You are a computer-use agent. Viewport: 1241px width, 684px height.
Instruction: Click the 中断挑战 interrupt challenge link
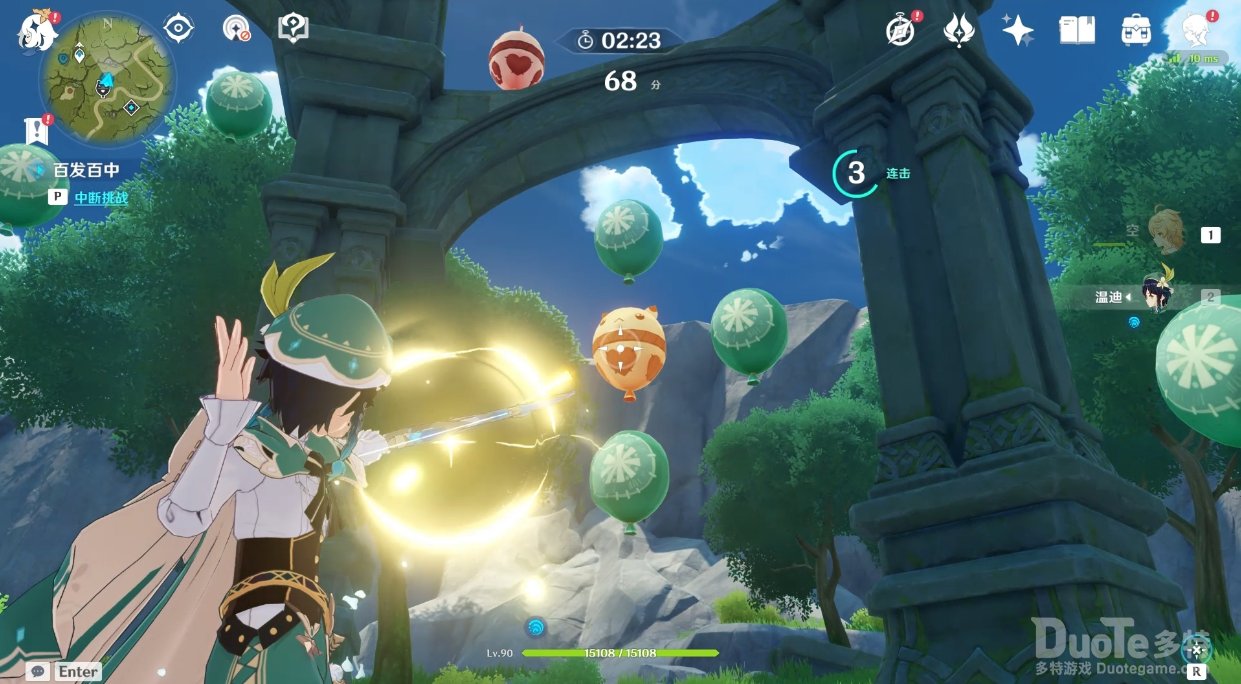pos(101,198)
